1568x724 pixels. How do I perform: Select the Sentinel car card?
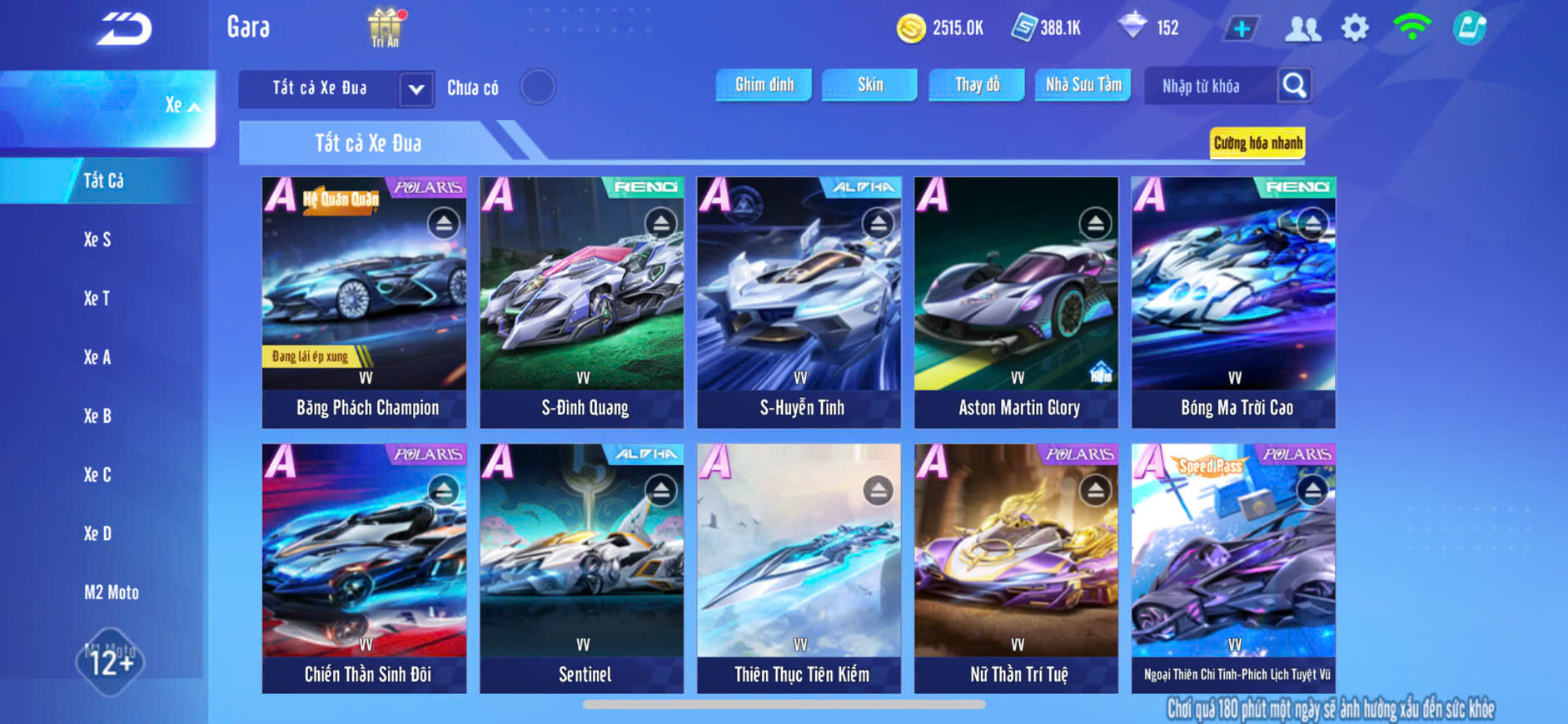pyautogui.click(x=581, y=568)
